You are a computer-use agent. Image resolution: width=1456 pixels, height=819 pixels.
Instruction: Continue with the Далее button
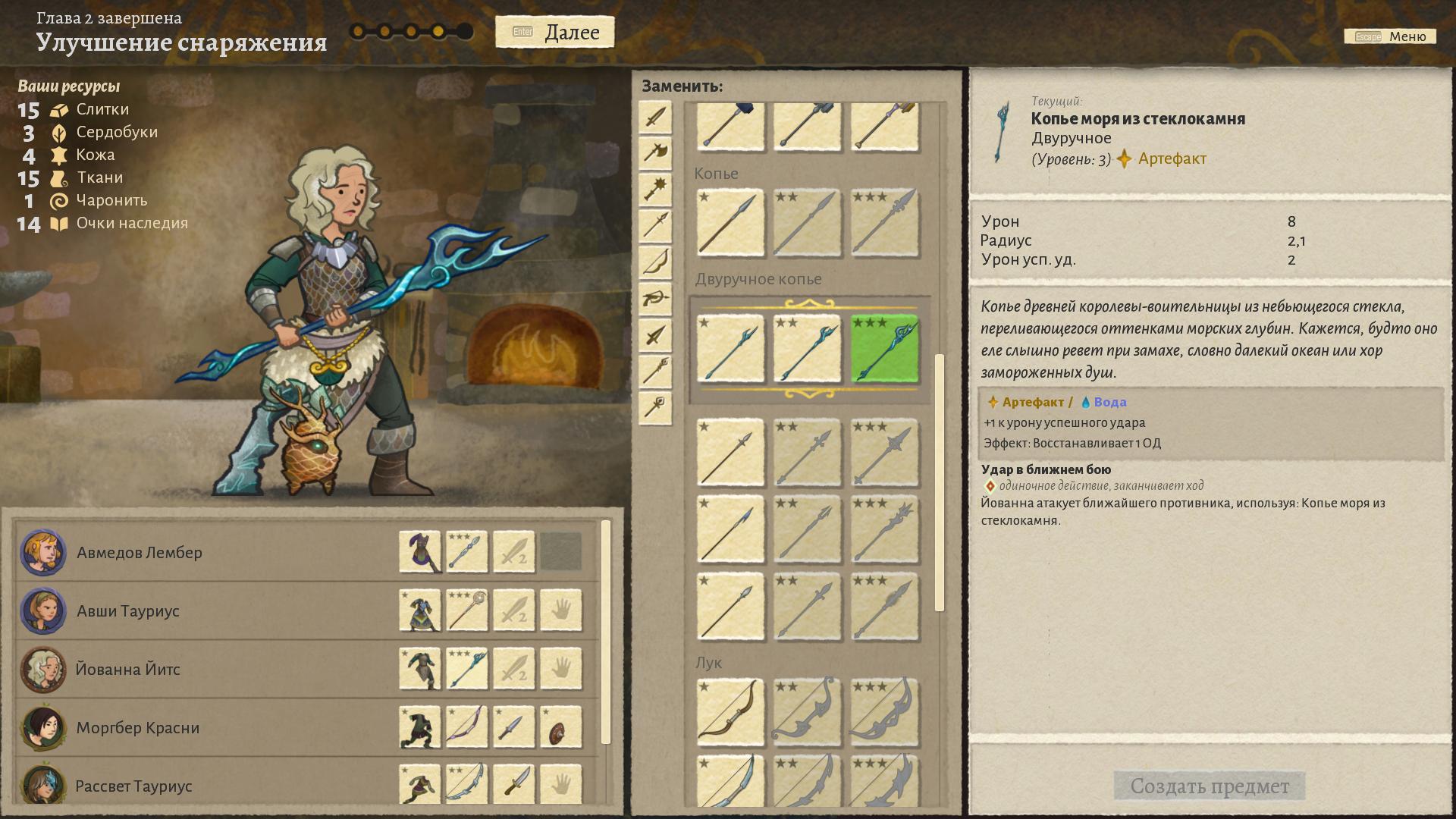coord(555,32)
